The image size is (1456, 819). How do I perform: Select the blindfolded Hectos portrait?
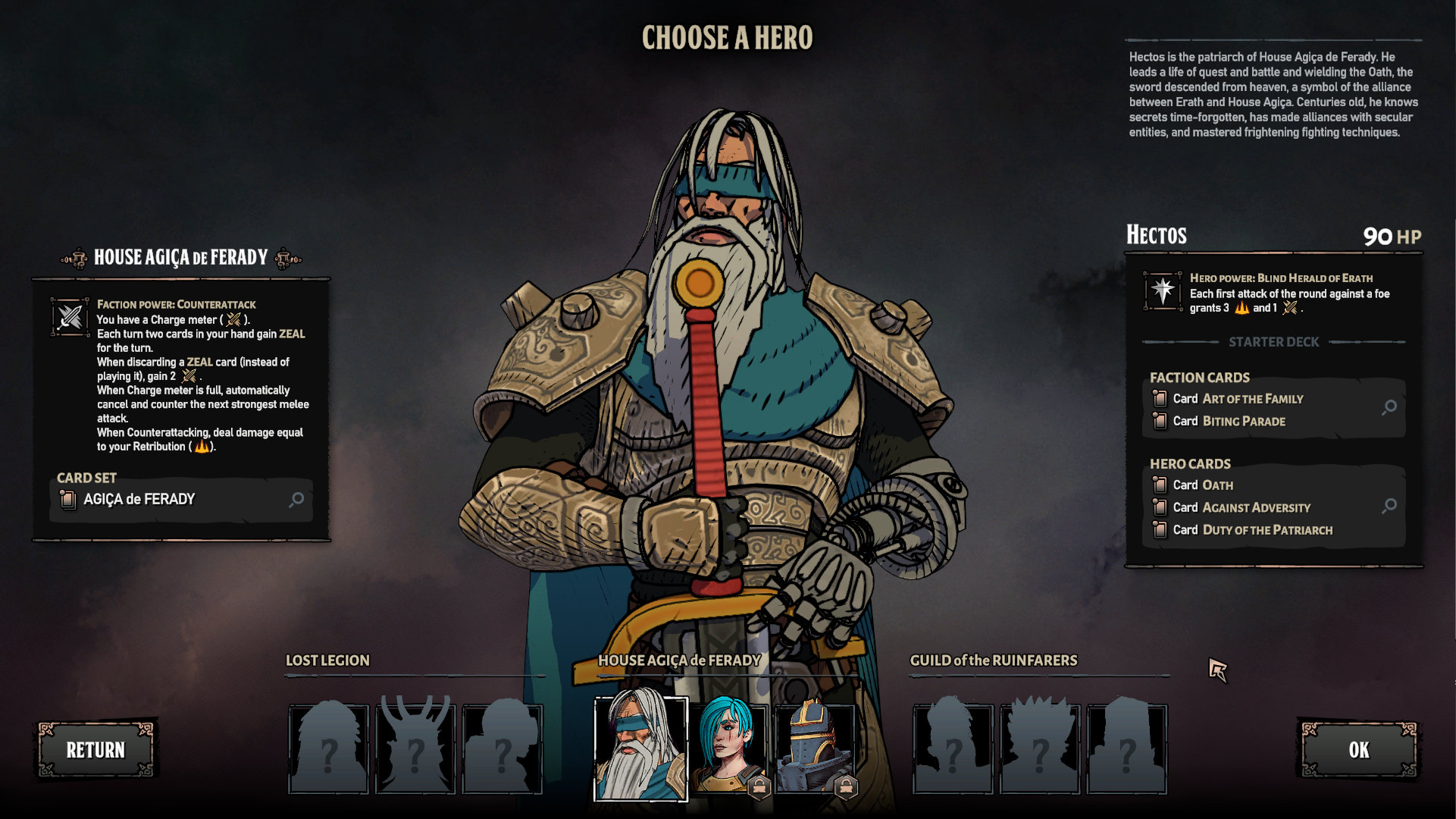640,748
